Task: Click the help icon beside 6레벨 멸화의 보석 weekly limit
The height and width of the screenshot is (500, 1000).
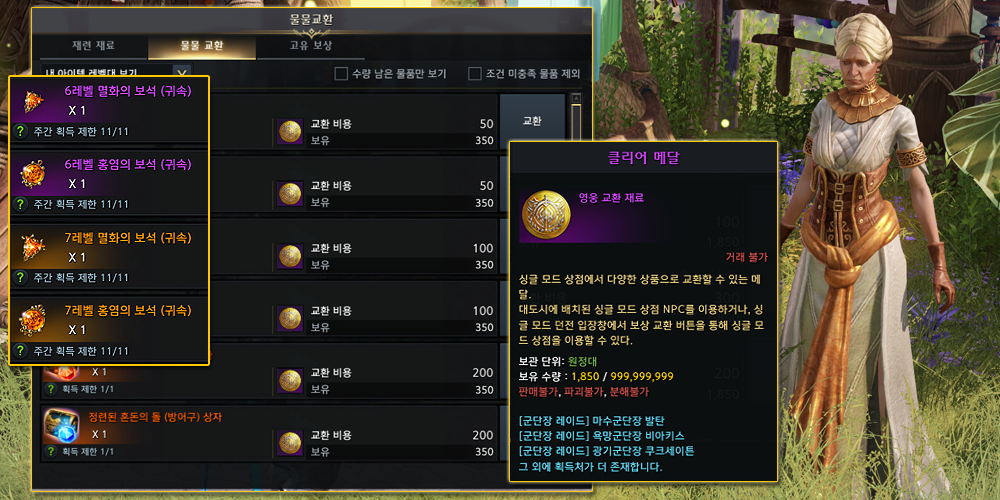Action: click(x=20, y=131)
